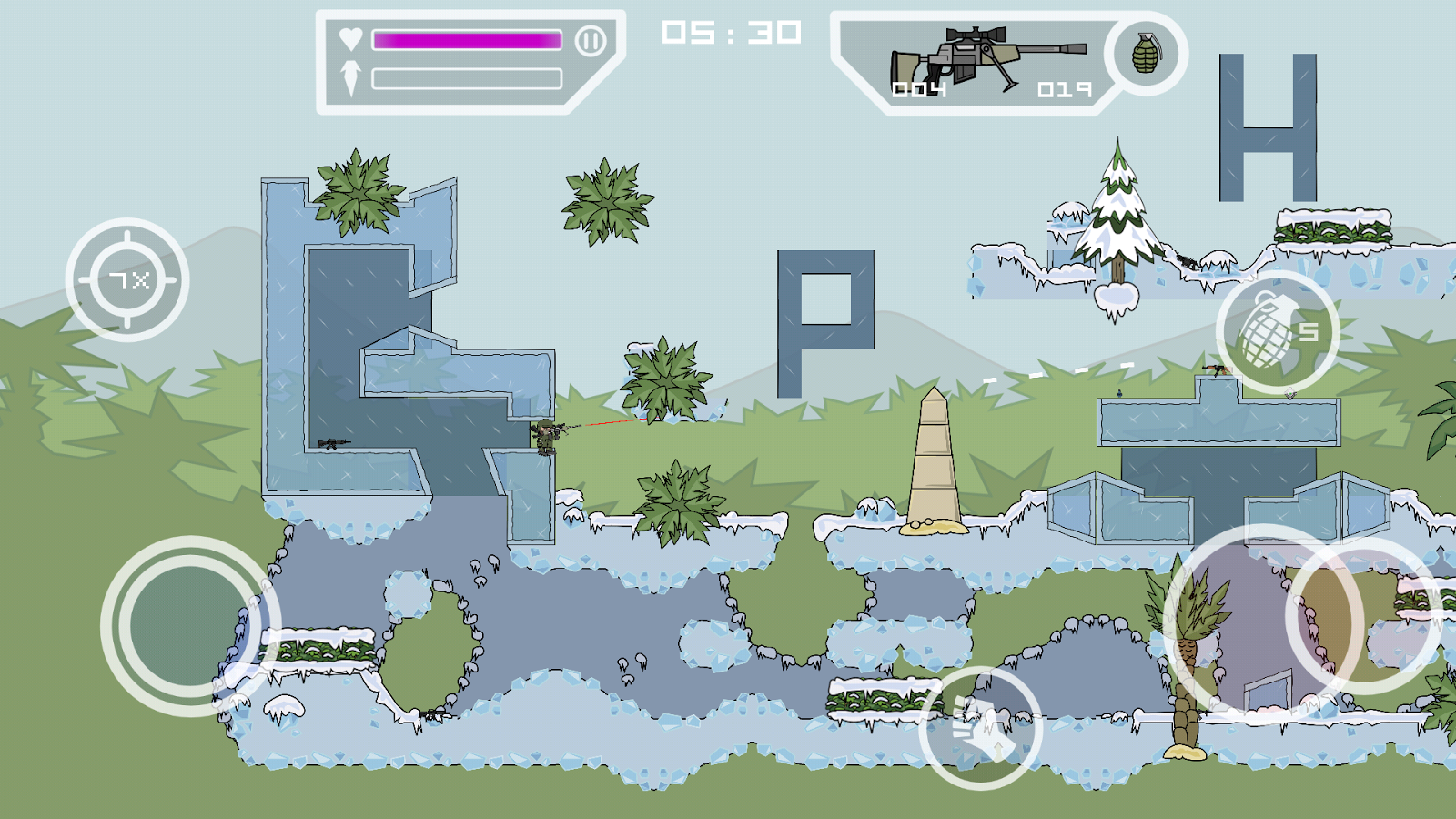The width and height of the screenshot is (1456, 819).
Task: Tap the empty jetpack fuel bar
Action: 469,79
